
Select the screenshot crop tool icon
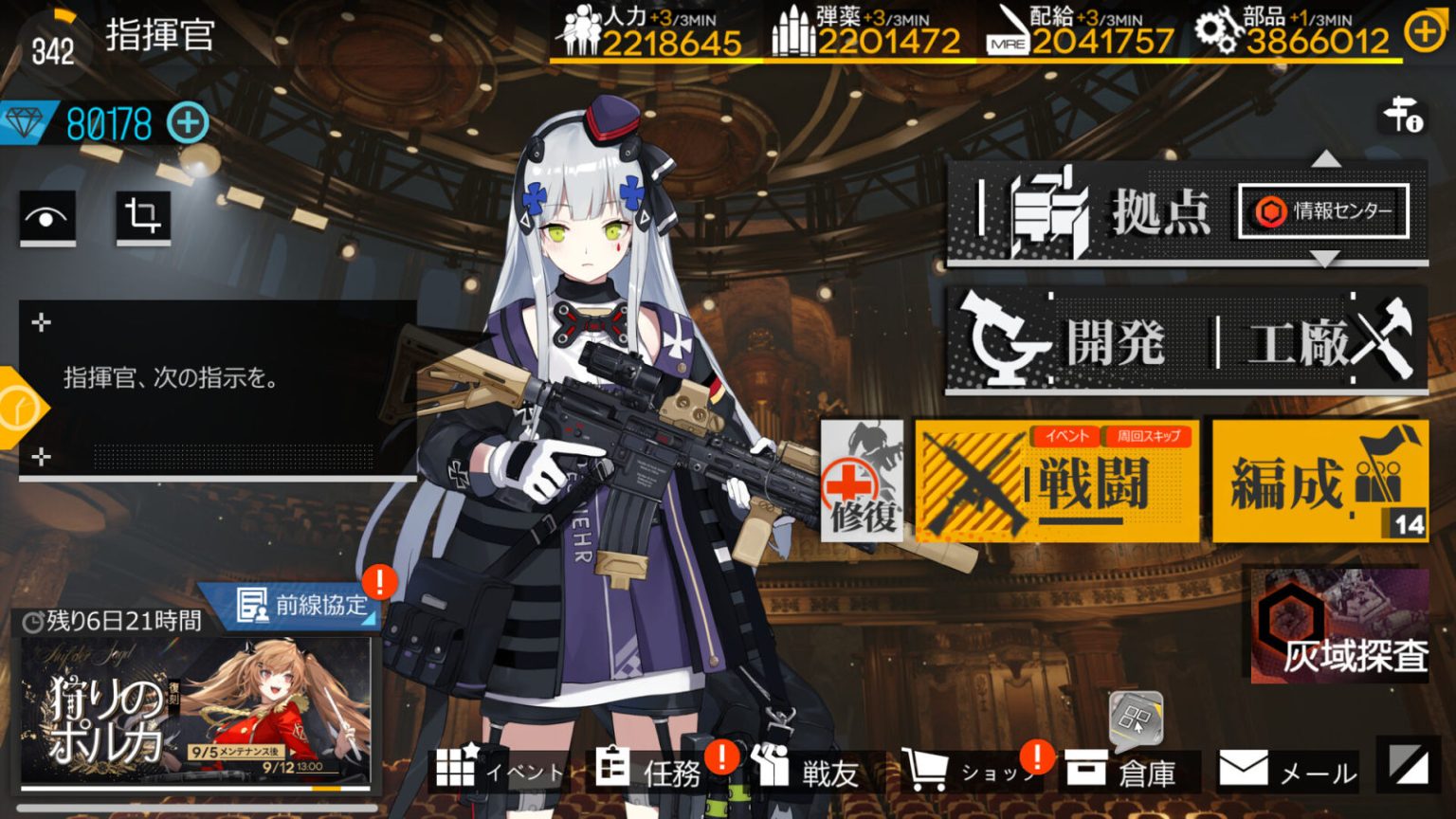142,218
